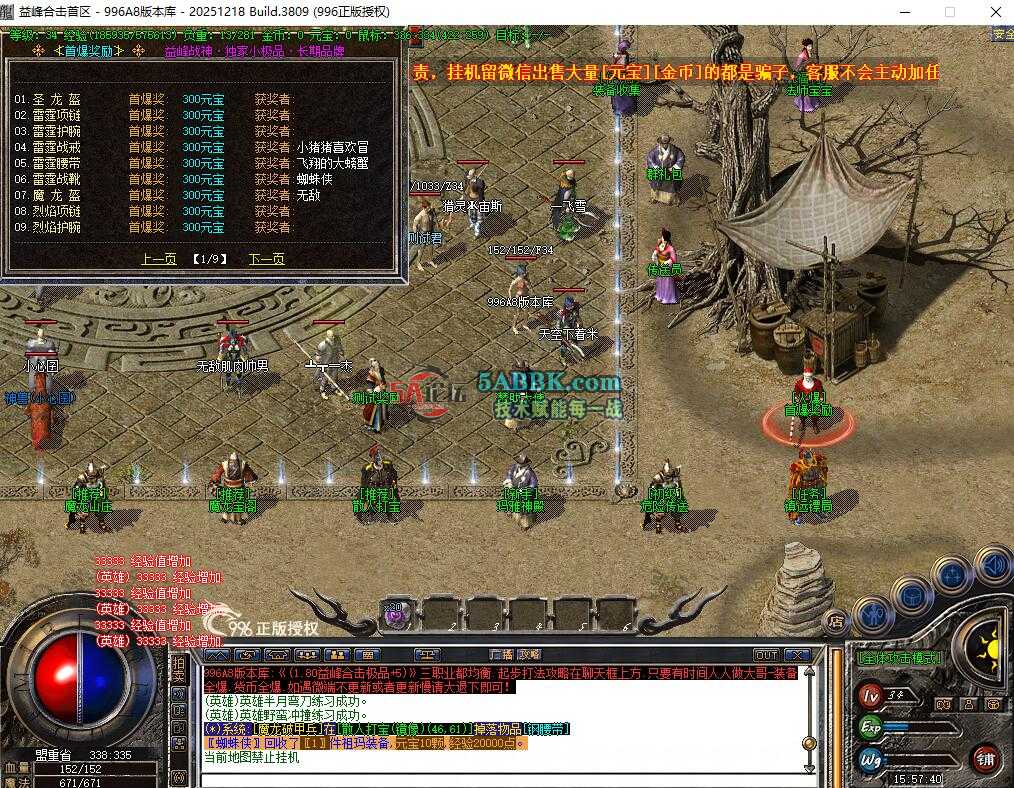1014x788 pixels.
Task: Close the game window
Action: (994, 12)
